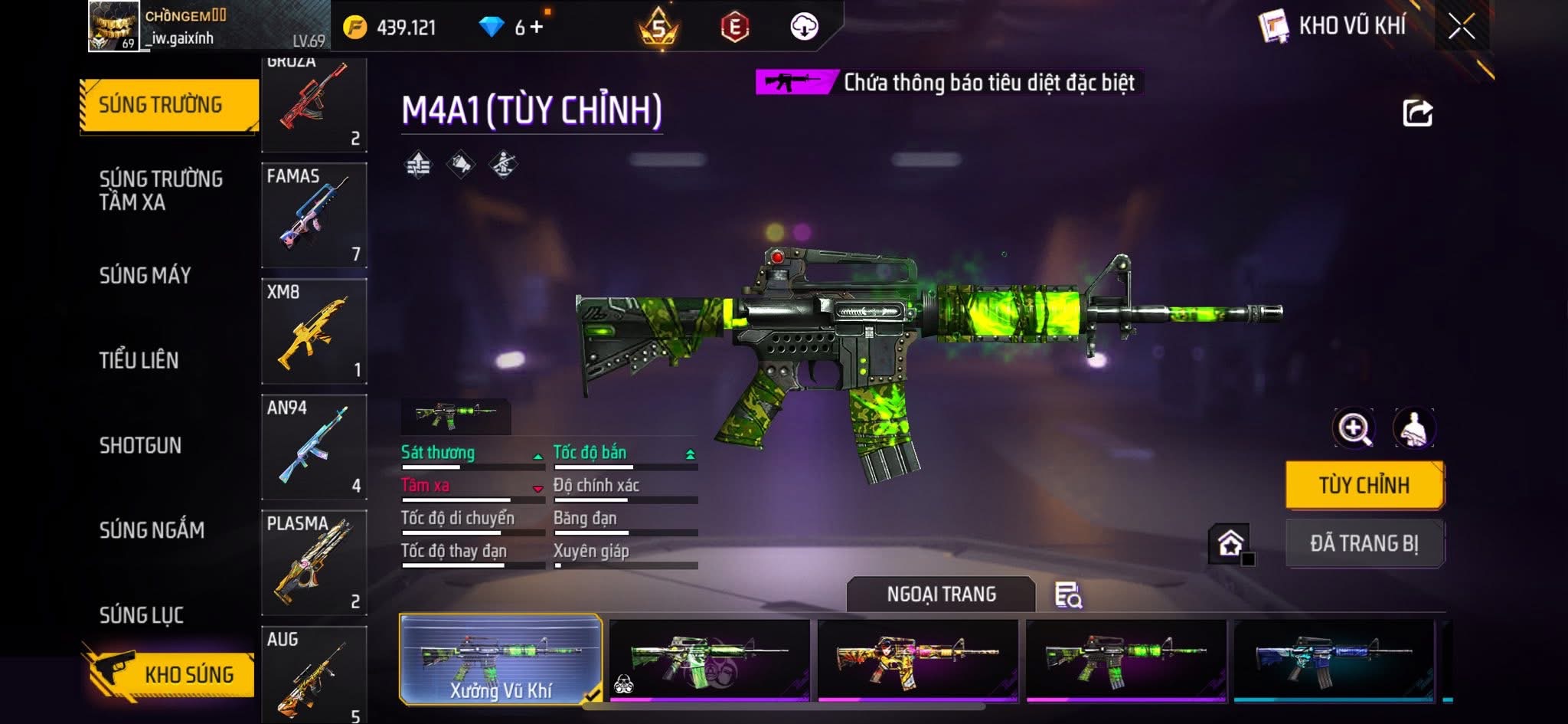Share the weapon with the share icon
Screen dimensions: 1568x724
(1417, 113)
